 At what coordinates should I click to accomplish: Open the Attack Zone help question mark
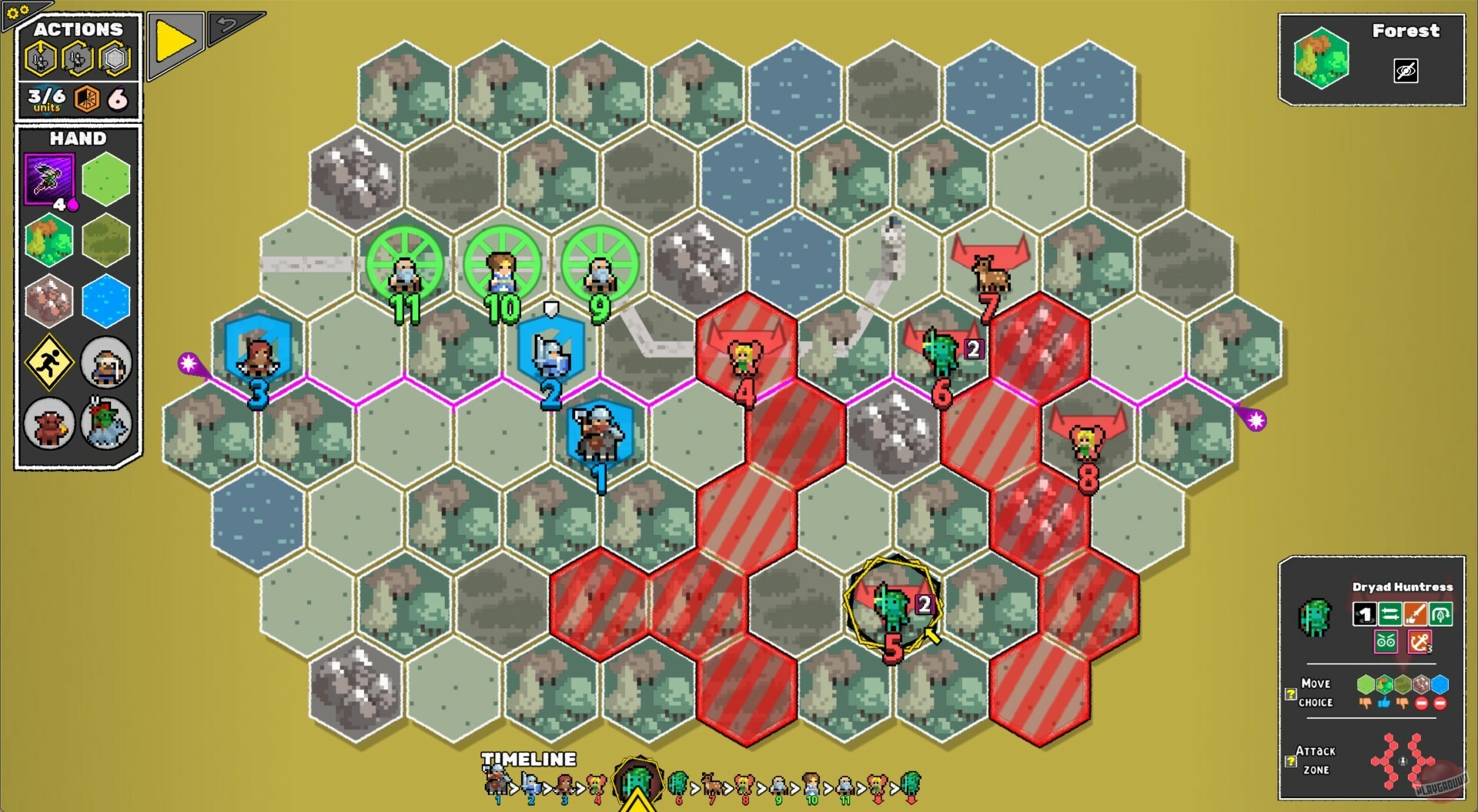[1290, 760]
